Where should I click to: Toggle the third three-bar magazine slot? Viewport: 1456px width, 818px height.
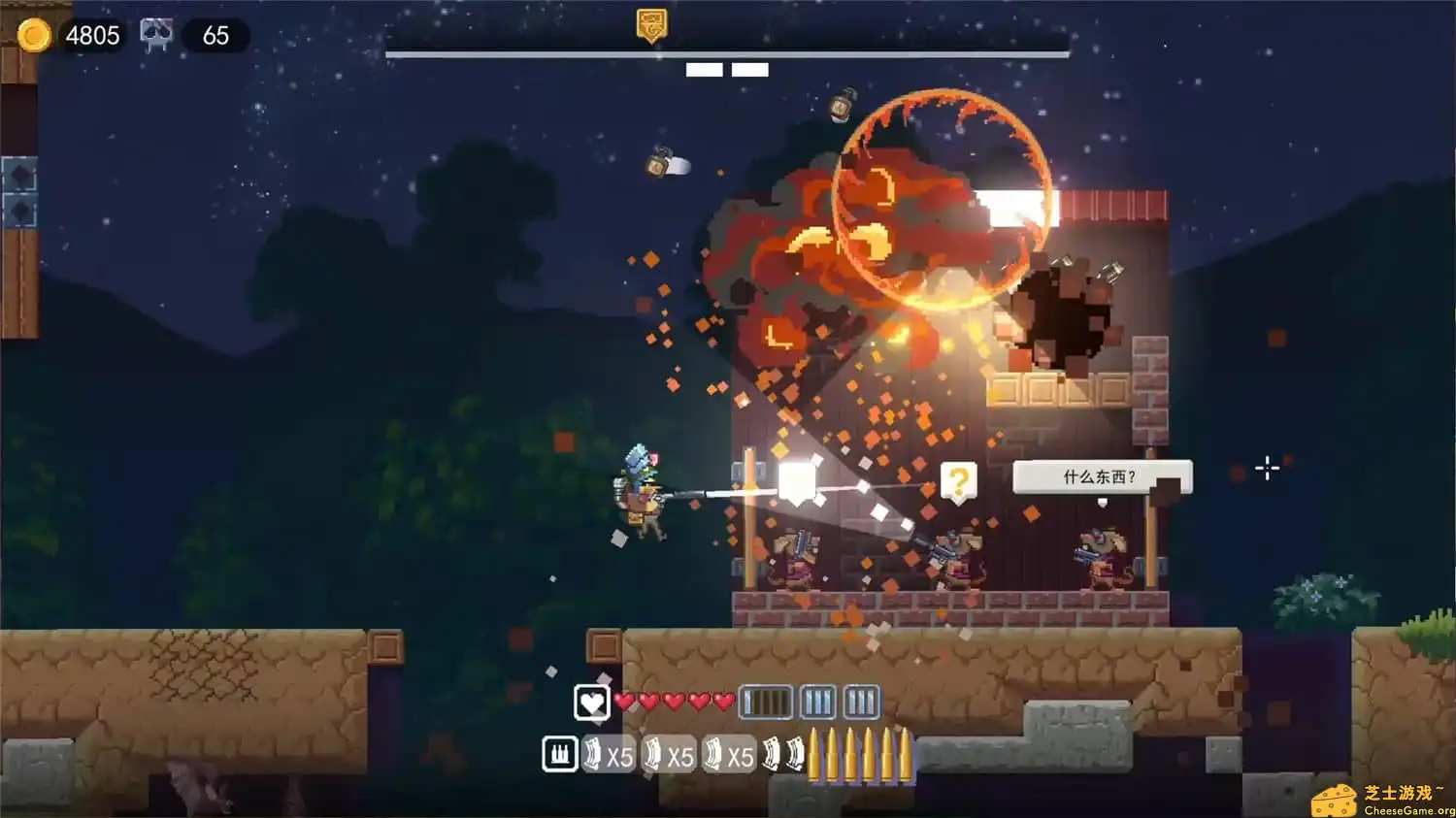860,700
